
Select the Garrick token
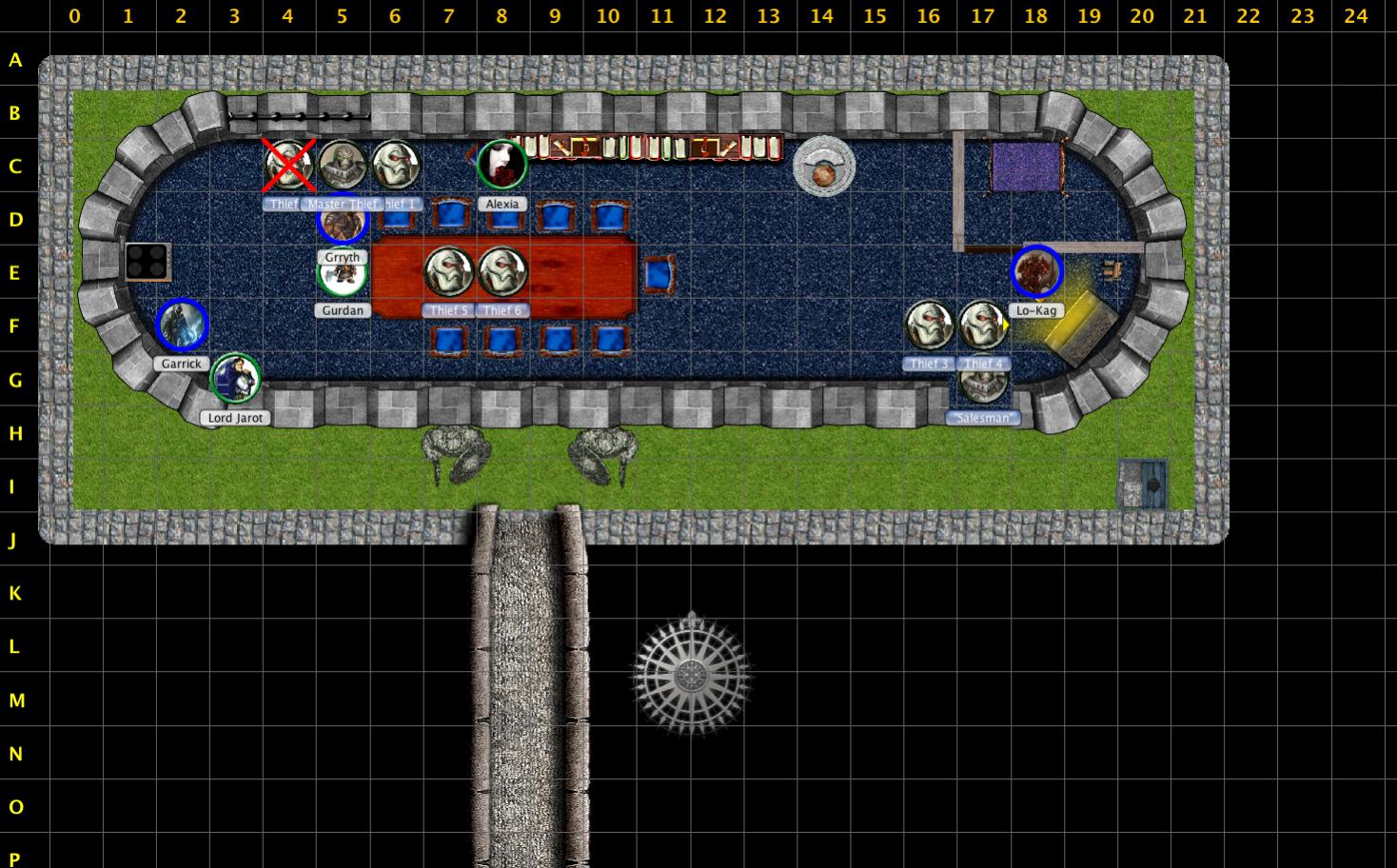[182, 325]
